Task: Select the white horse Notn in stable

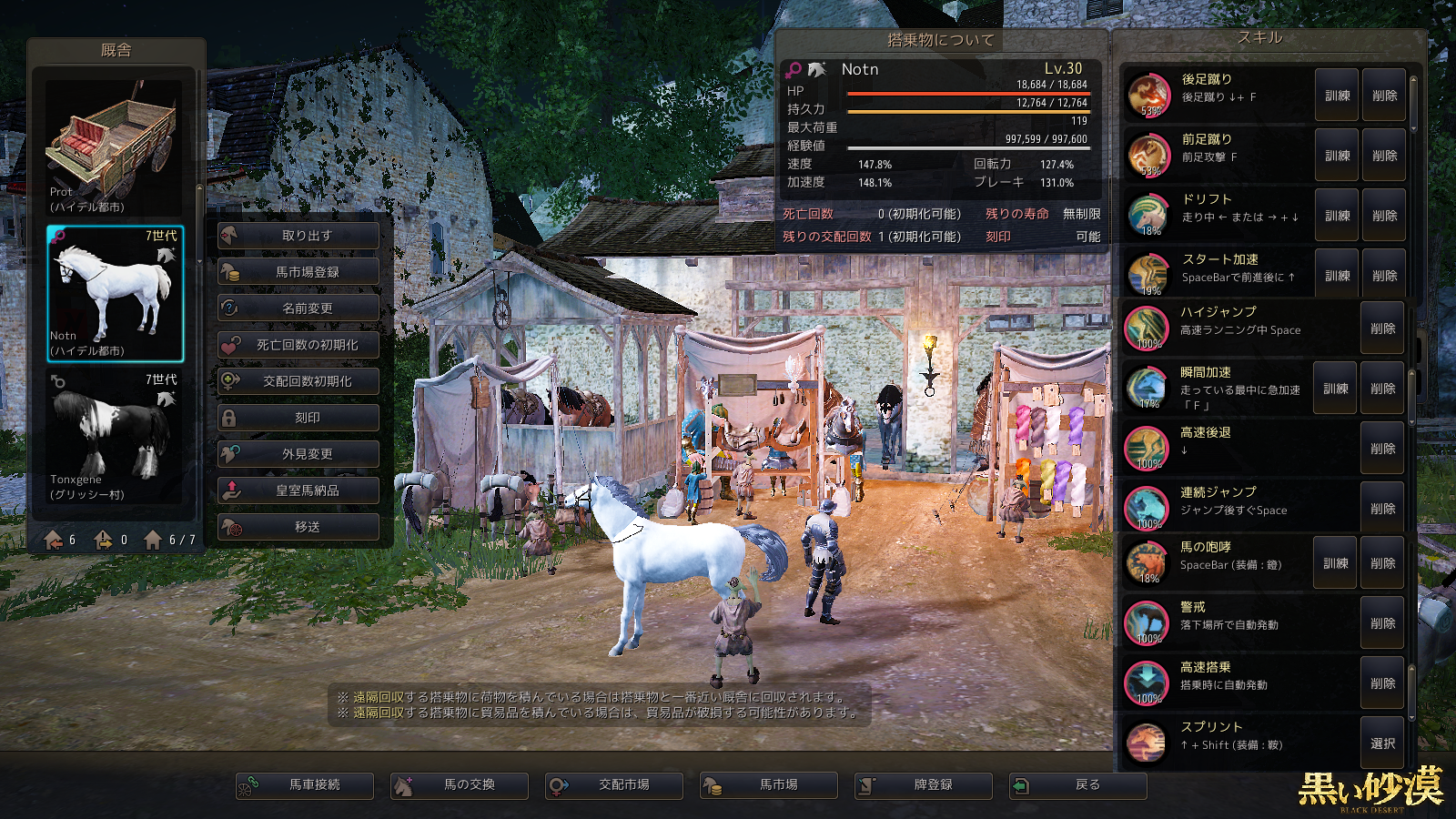Action: click(x=116, y=293)
